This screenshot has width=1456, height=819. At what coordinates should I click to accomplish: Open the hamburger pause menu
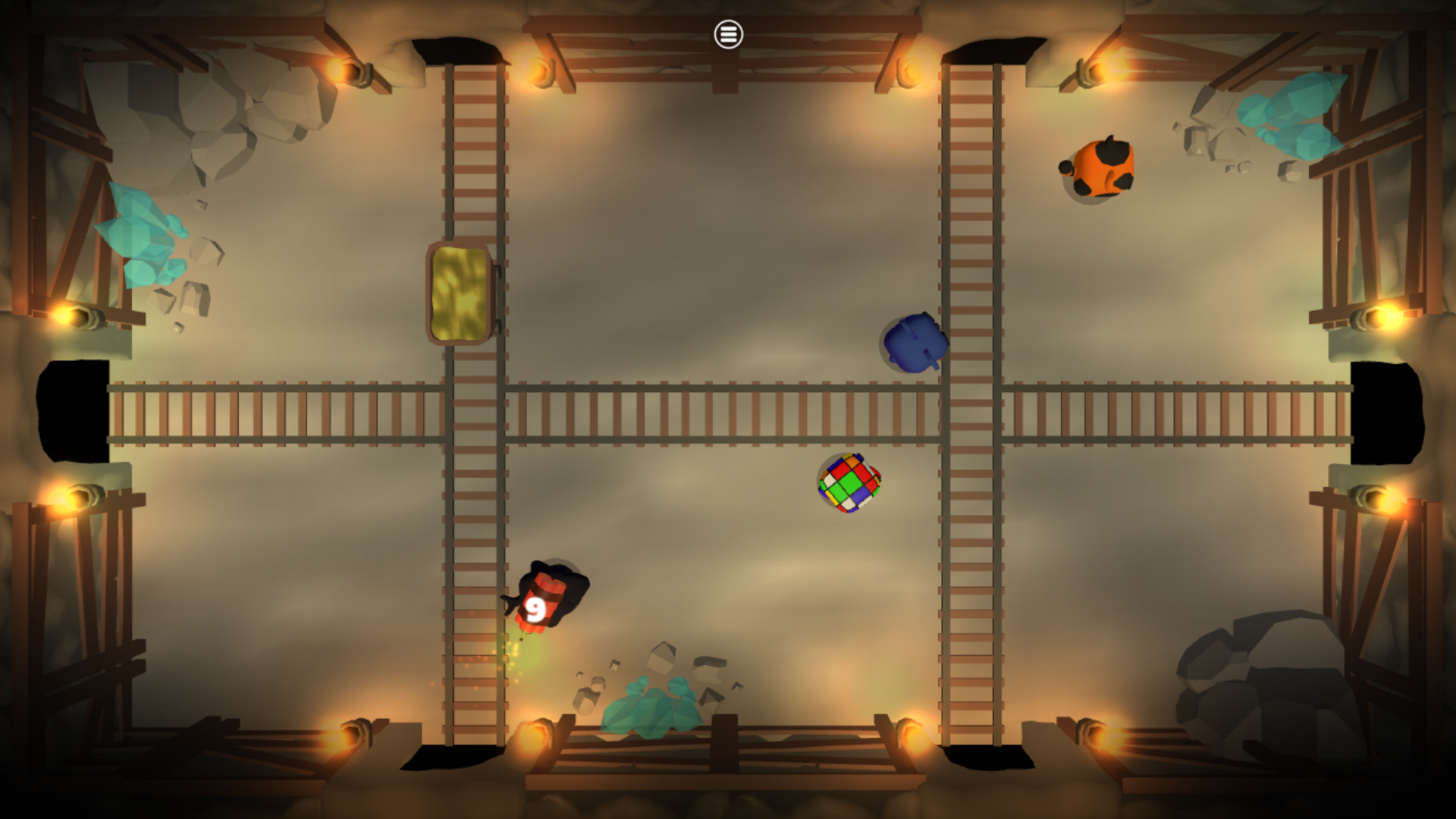click(727, 35)
